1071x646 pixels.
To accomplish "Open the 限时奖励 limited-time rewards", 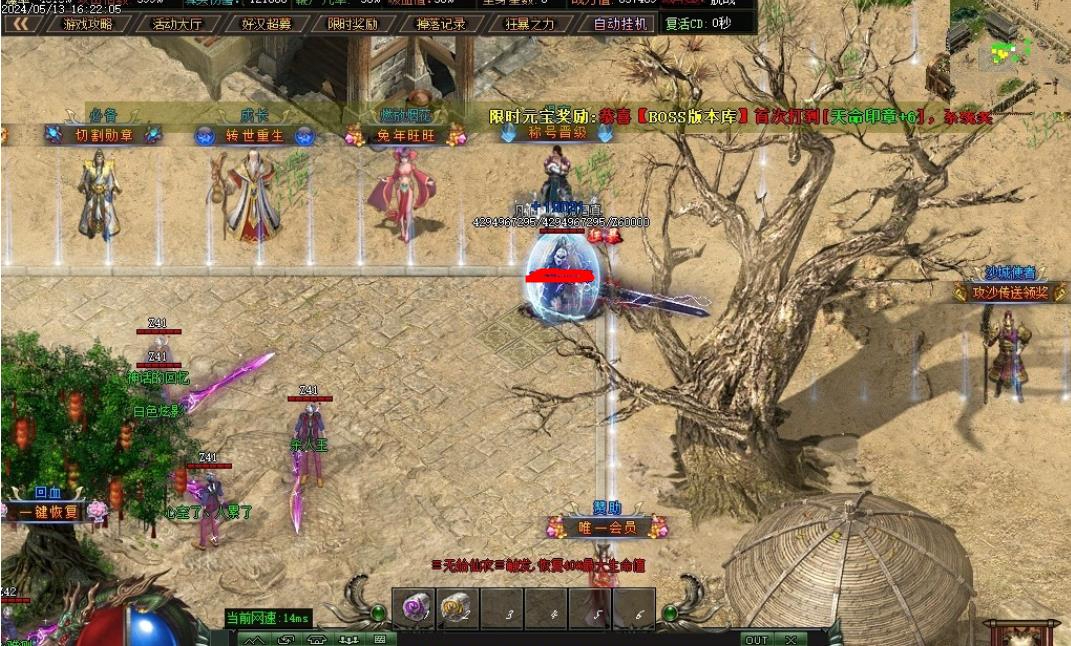I will pos(352,24).
